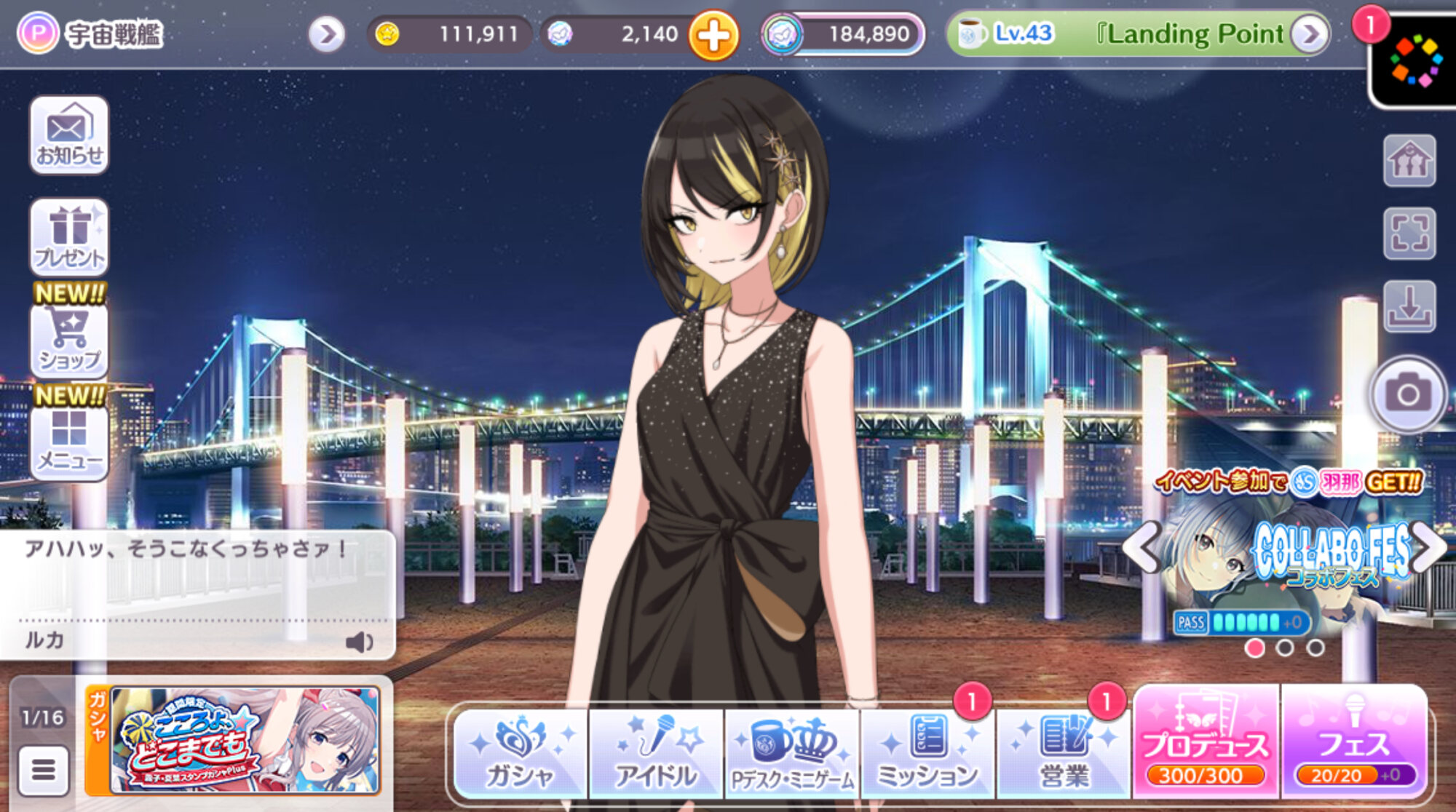
Task: Open the アイドル idol screen
Action: [x=656, y=754]
